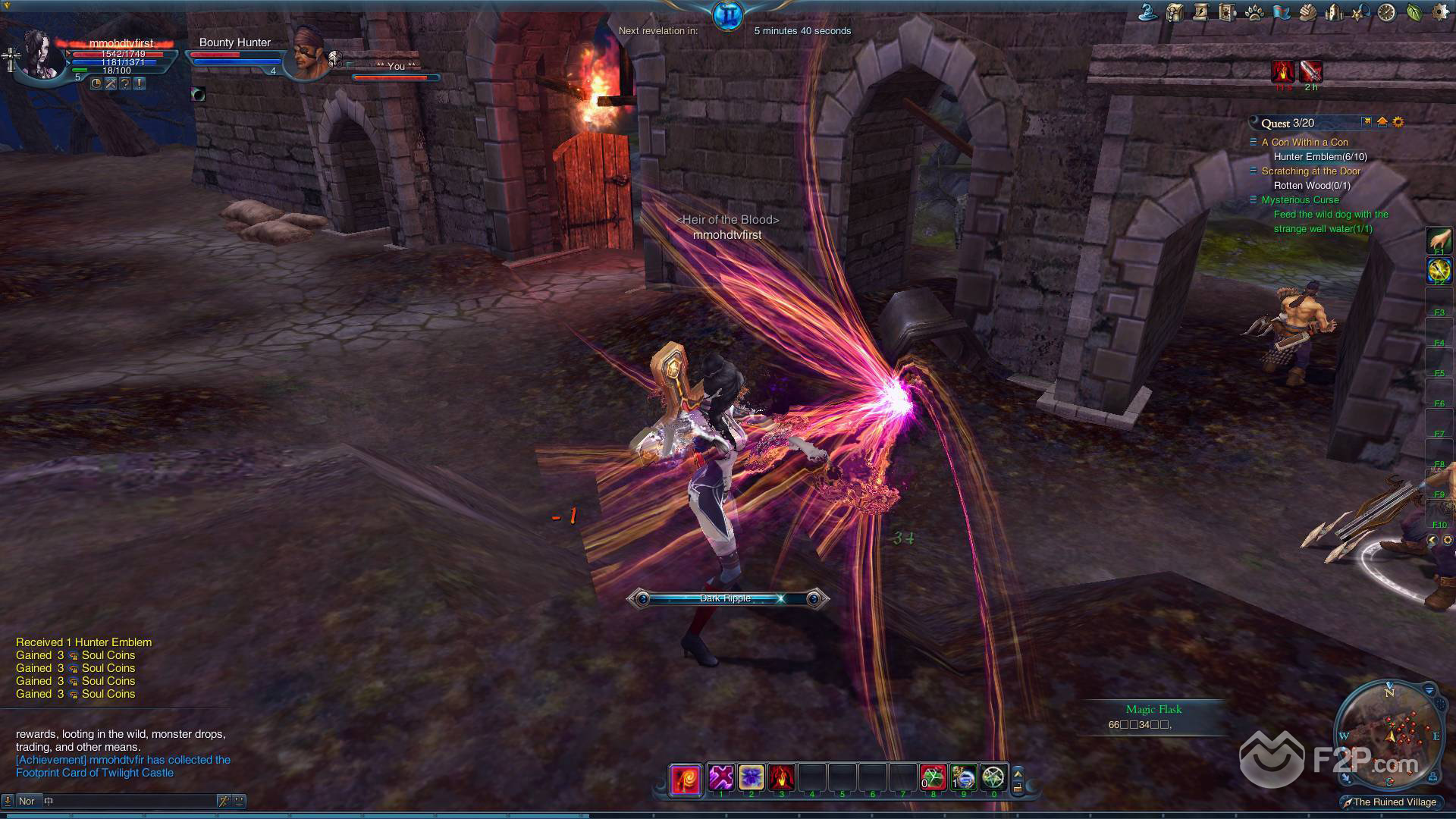Click the green leaf menu icon

1414,12
